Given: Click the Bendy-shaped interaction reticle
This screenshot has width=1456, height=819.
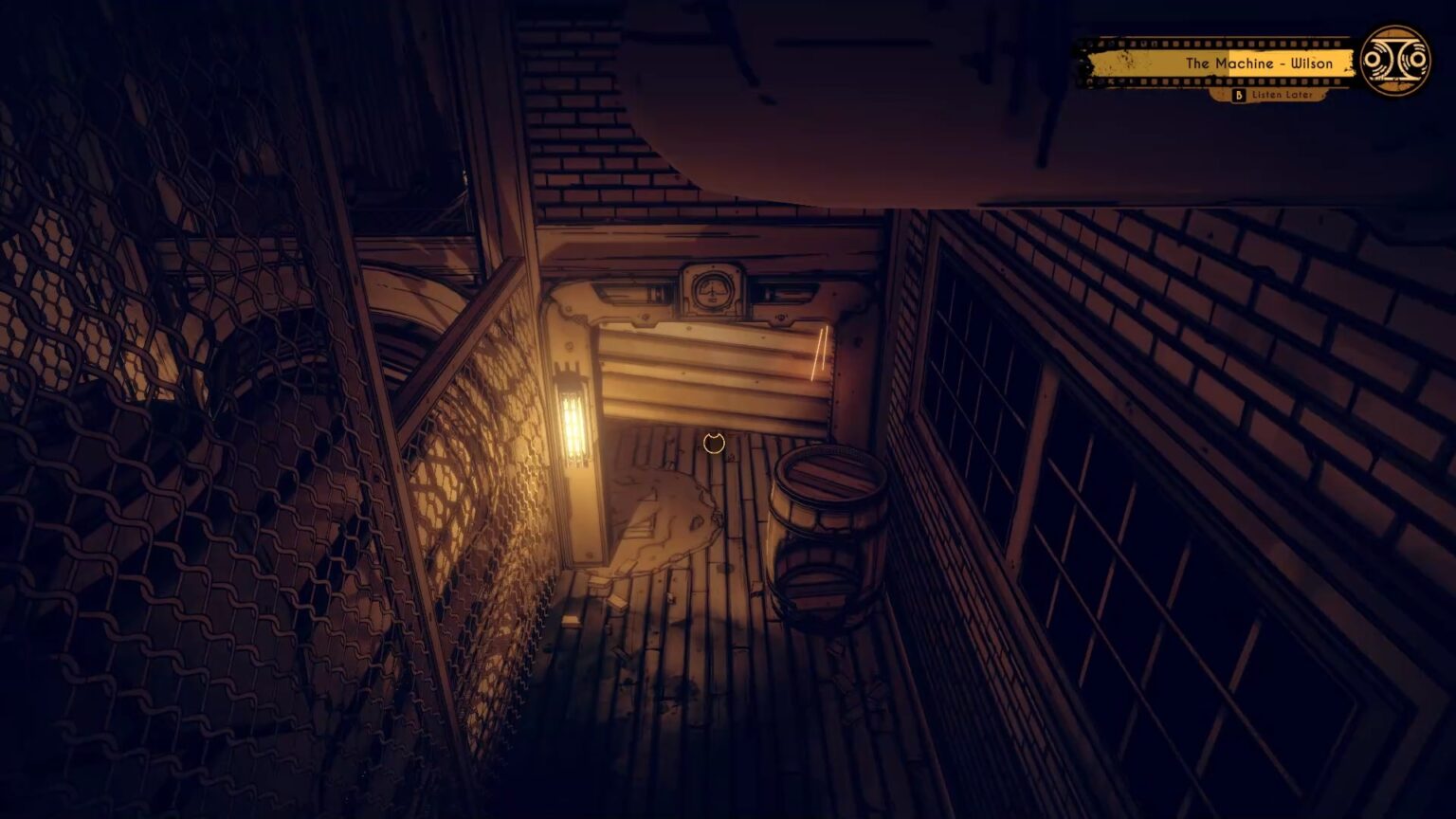Looking at the screenshot, I should coord(714,443).
